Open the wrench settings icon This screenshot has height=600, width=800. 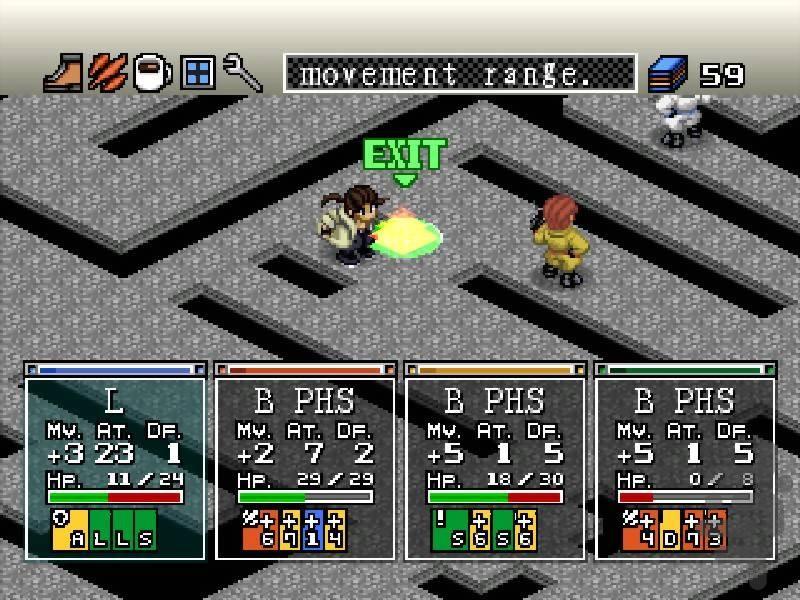point(242,73)
